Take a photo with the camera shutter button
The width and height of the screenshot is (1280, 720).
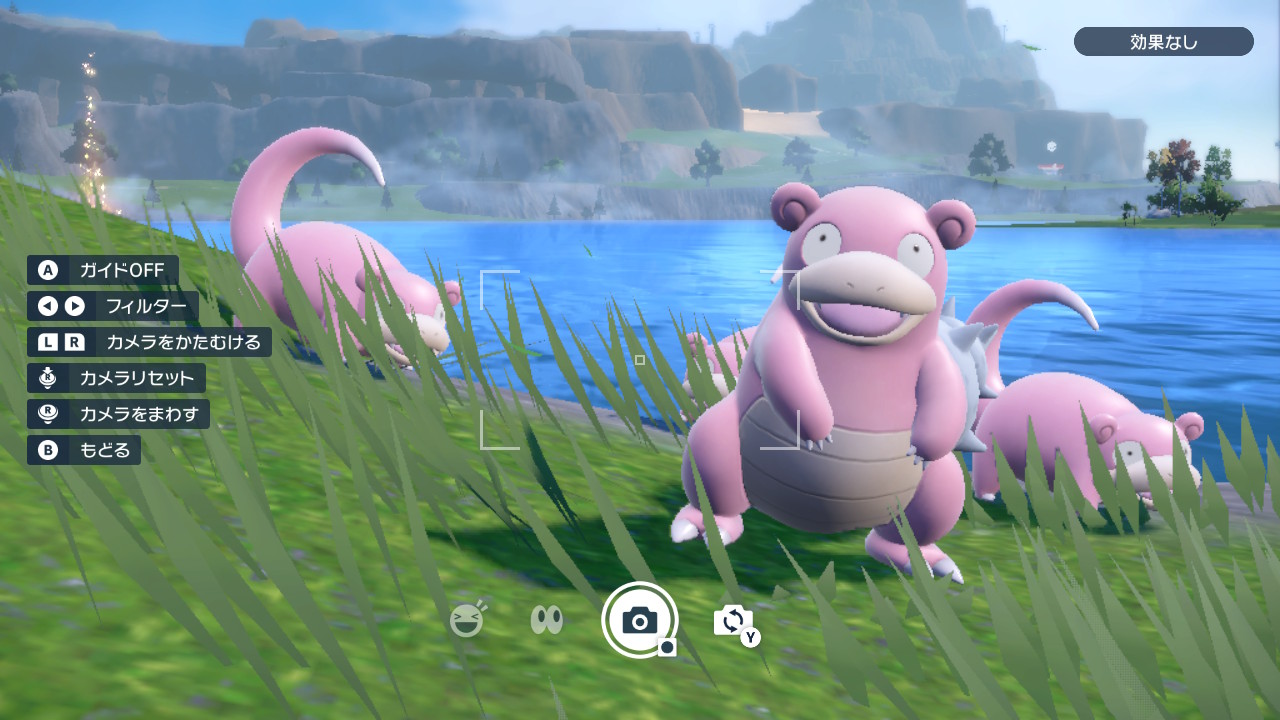tap(640, 620)
